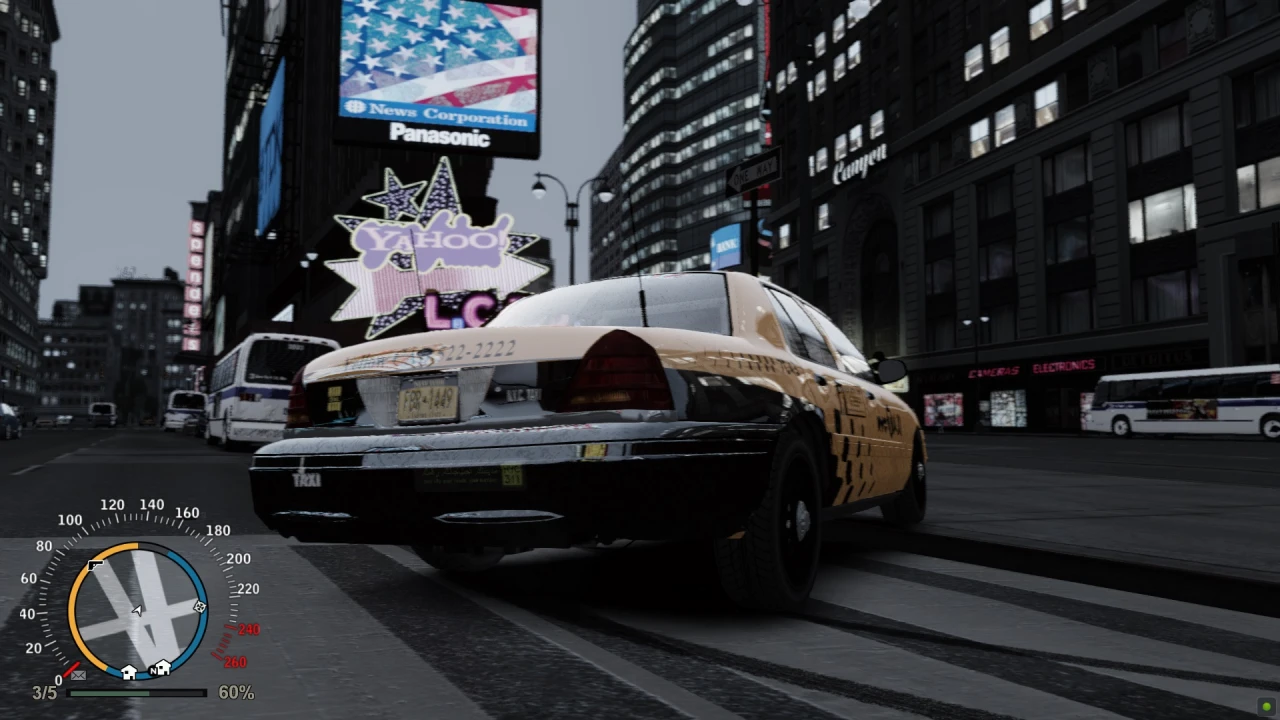Click the green health bar at the bottom
Viewport: 1280px width, 720px height.
point(110,692)
